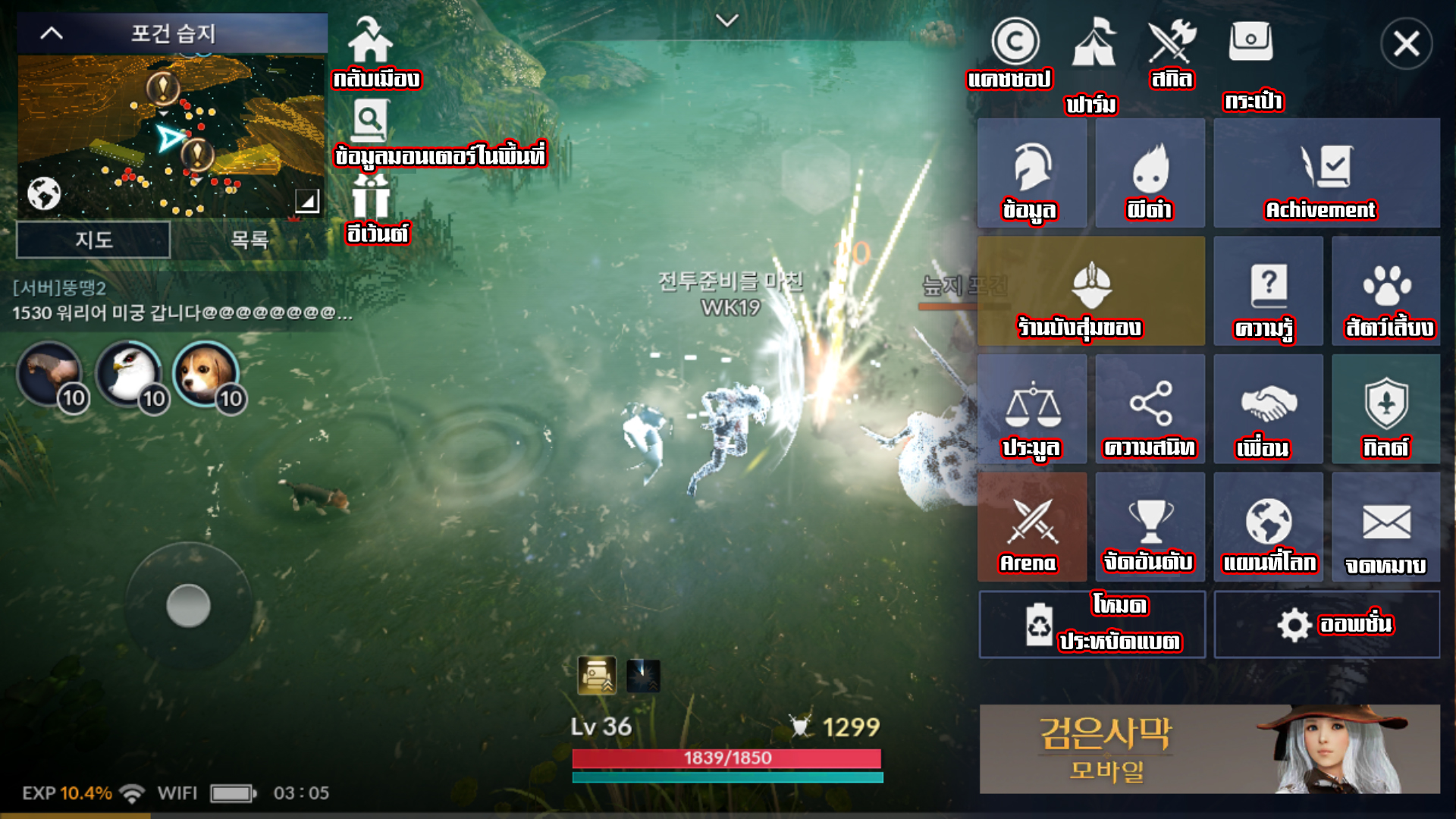The image size is (1456, 819).
Task: Switch to the 목록 list tab
Action: 249,240
